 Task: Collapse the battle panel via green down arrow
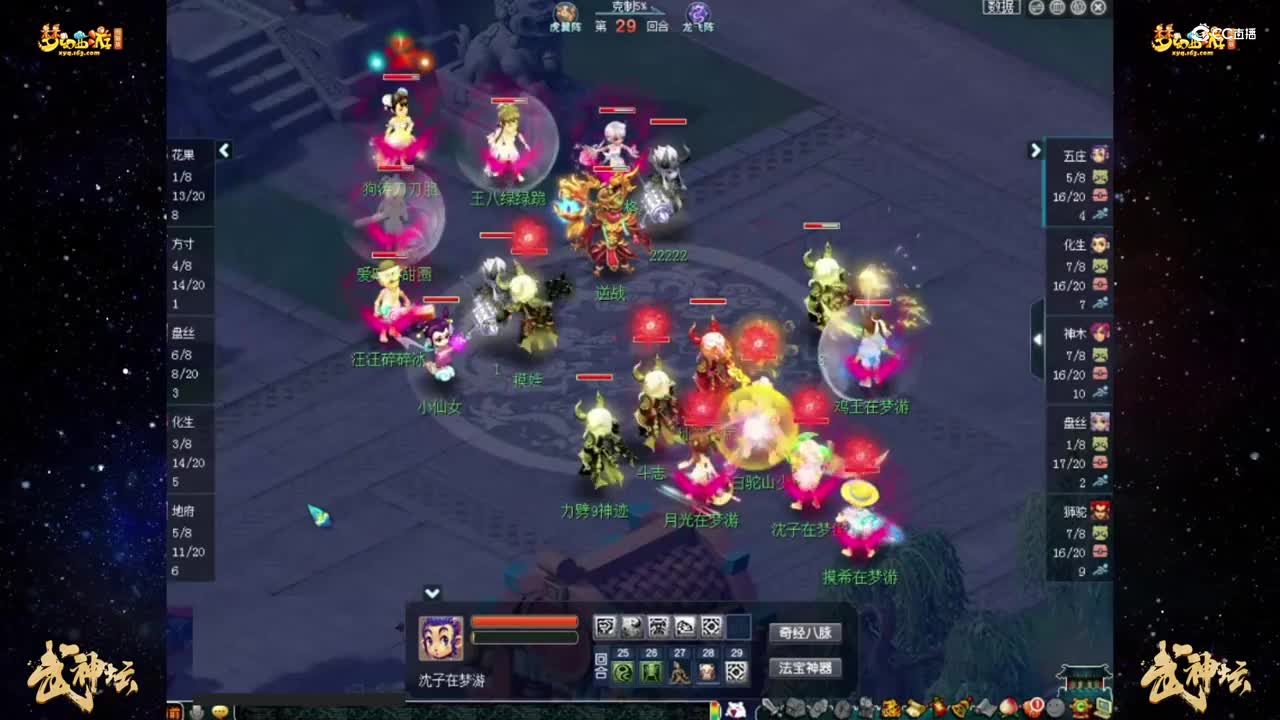(x=434, y=591)
